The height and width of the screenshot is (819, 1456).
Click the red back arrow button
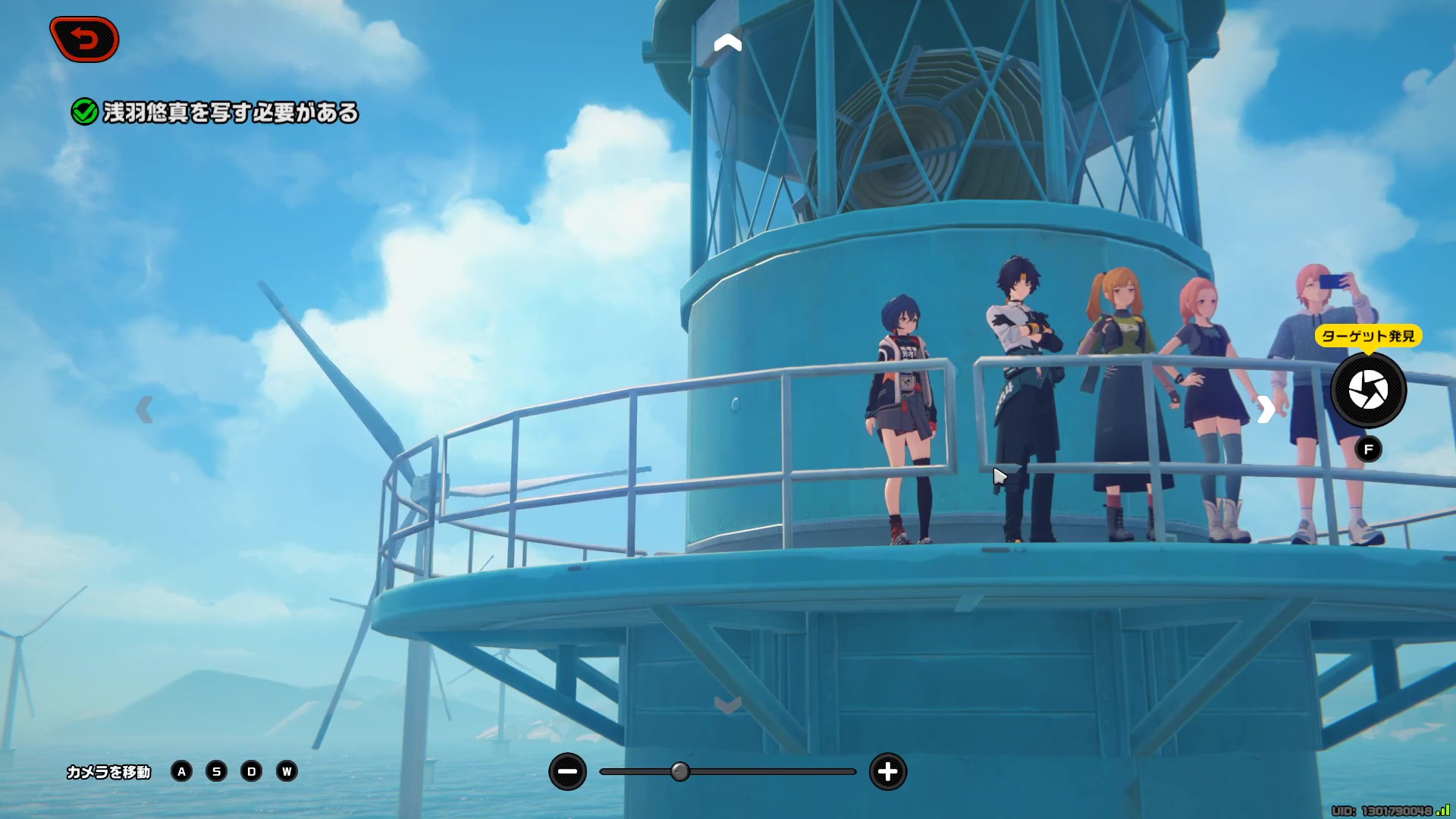[x=84, y=39]
